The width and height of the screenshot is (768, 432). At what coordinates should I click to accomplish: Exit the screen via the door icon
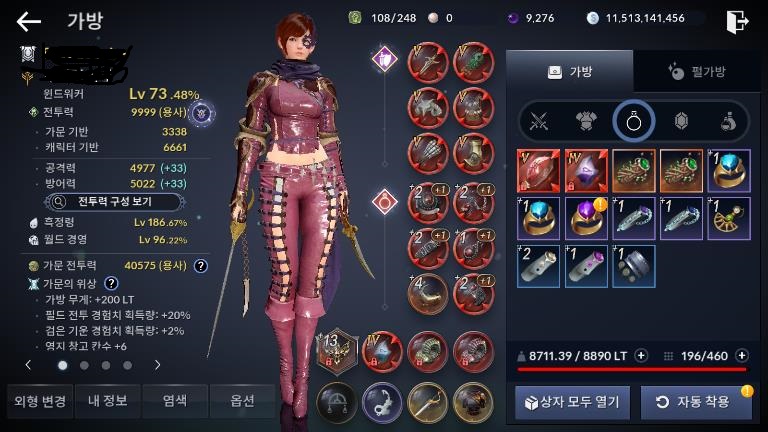pyautogui.click(x=738, y=21)
